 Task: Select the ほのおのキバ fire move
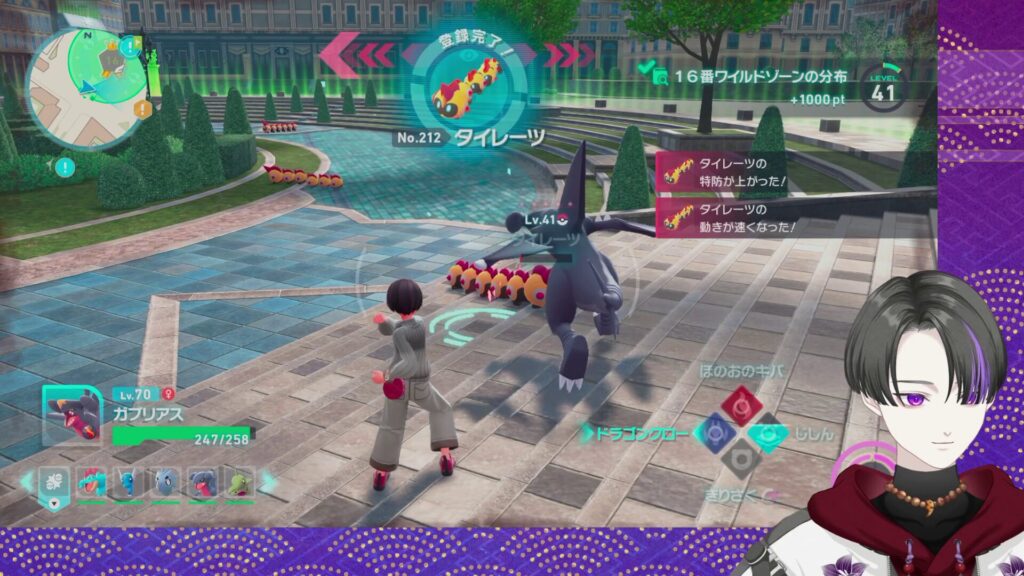coord(741,404)
